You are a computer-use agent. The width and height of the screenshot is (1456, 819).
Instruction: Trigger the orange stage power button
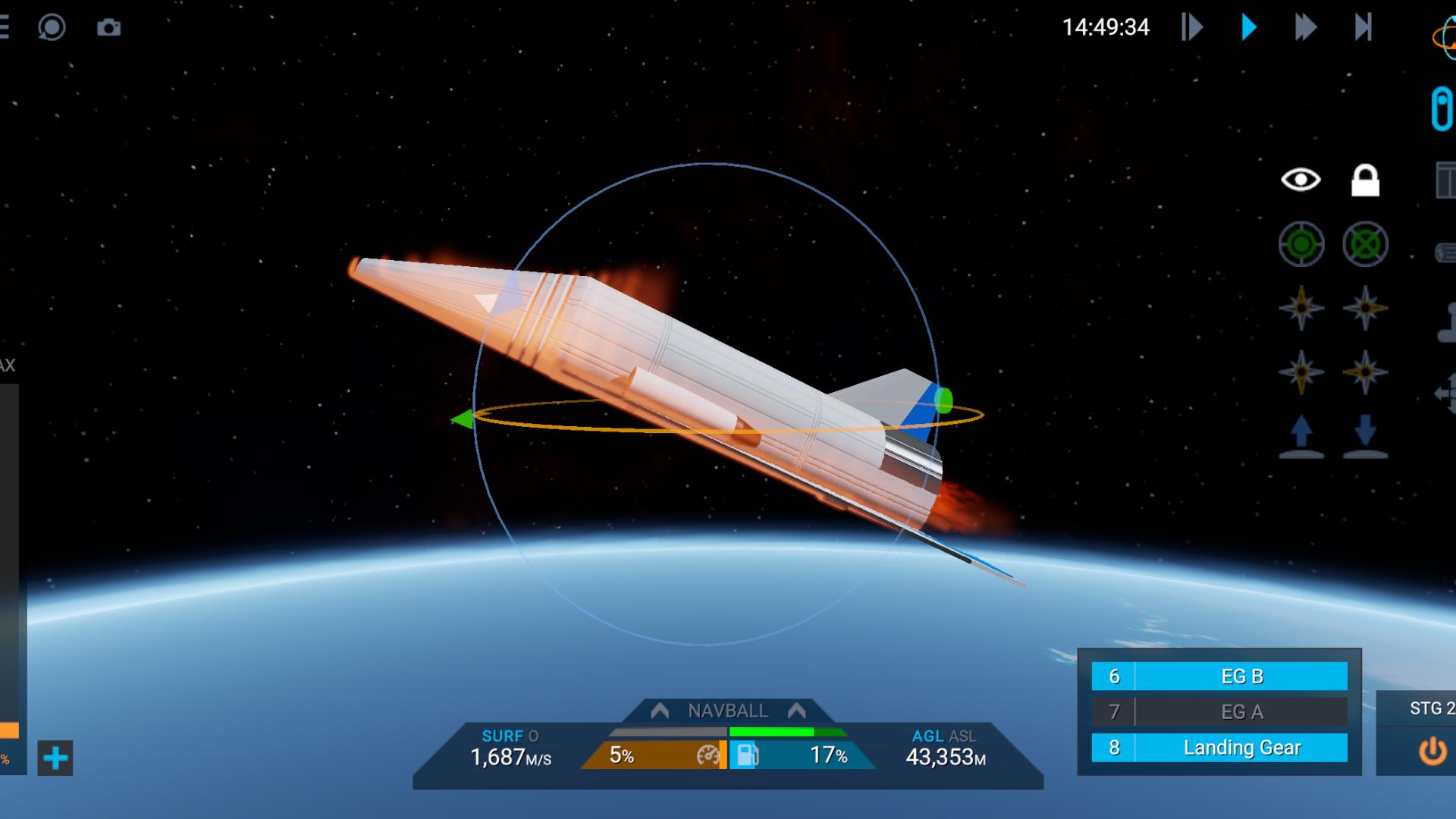[x=1432, y=752]
